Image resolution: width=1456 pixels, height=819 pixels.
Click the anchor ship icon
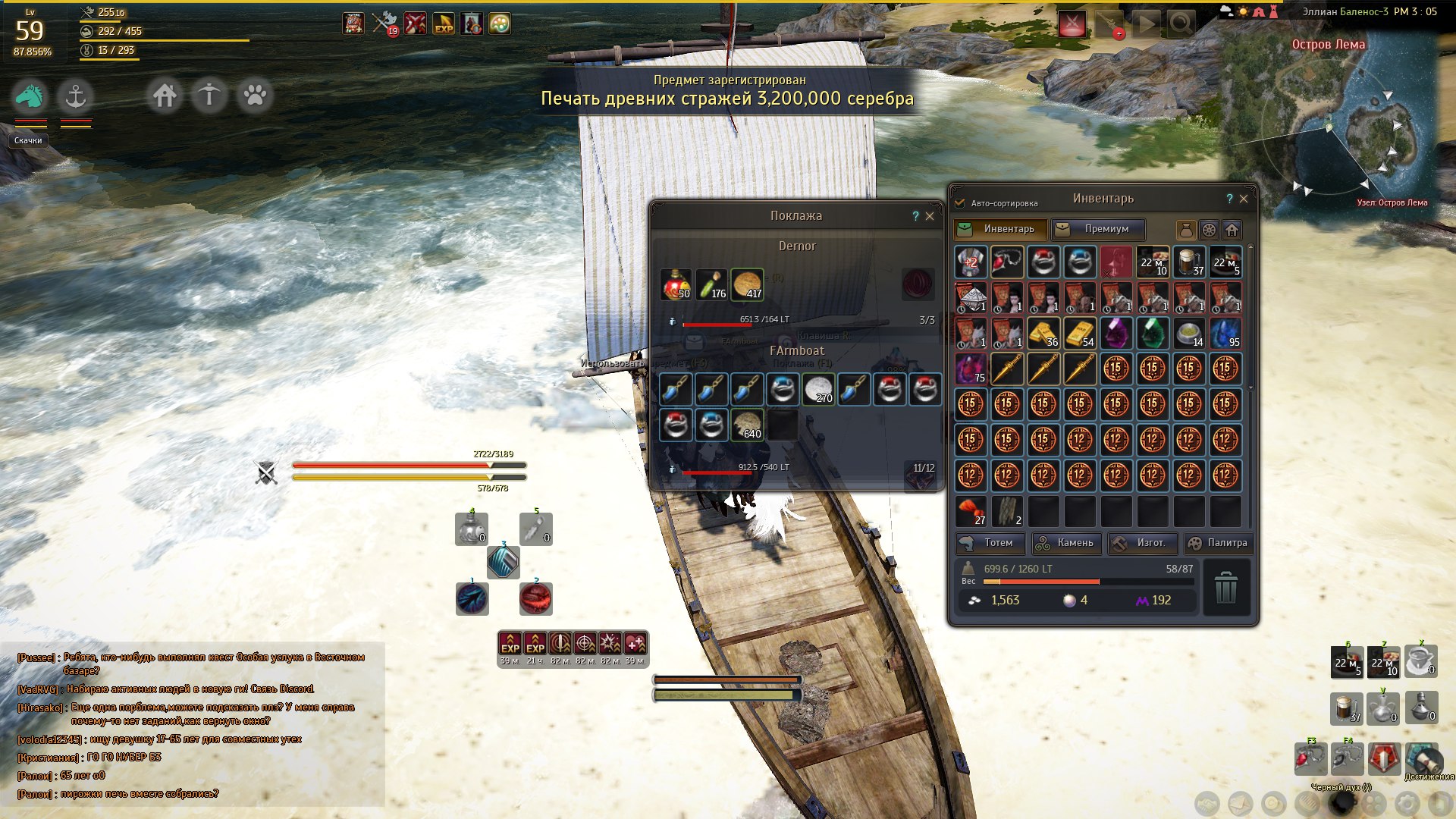[75, 96]
